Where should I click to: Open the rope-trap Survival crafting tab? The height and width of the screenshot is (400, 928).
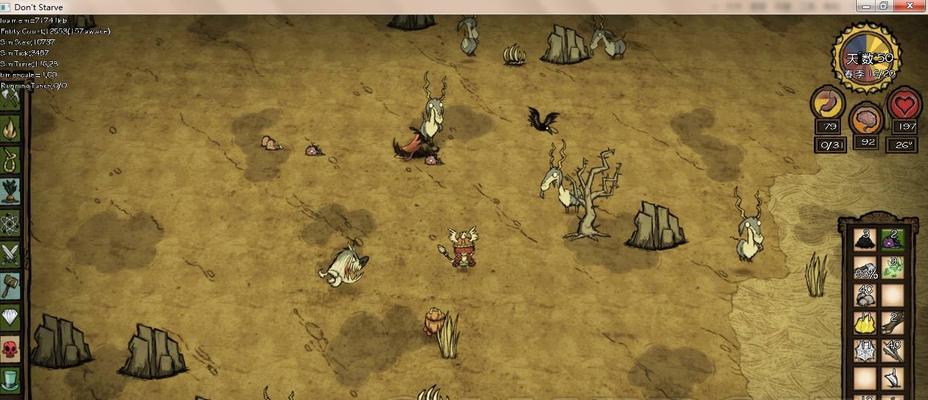[x=11, y=159]
